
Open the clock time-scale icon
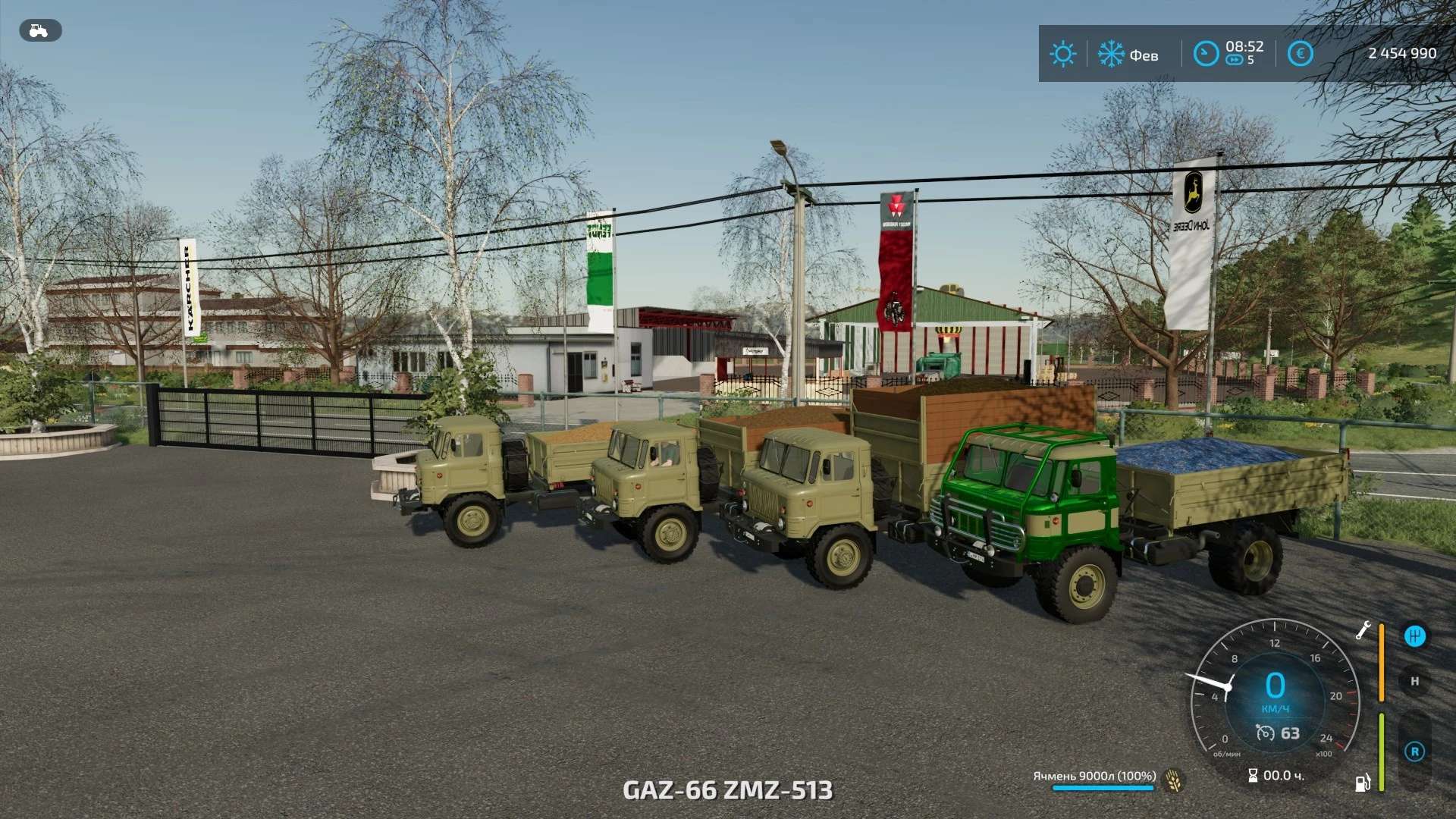click(1205, 54)
